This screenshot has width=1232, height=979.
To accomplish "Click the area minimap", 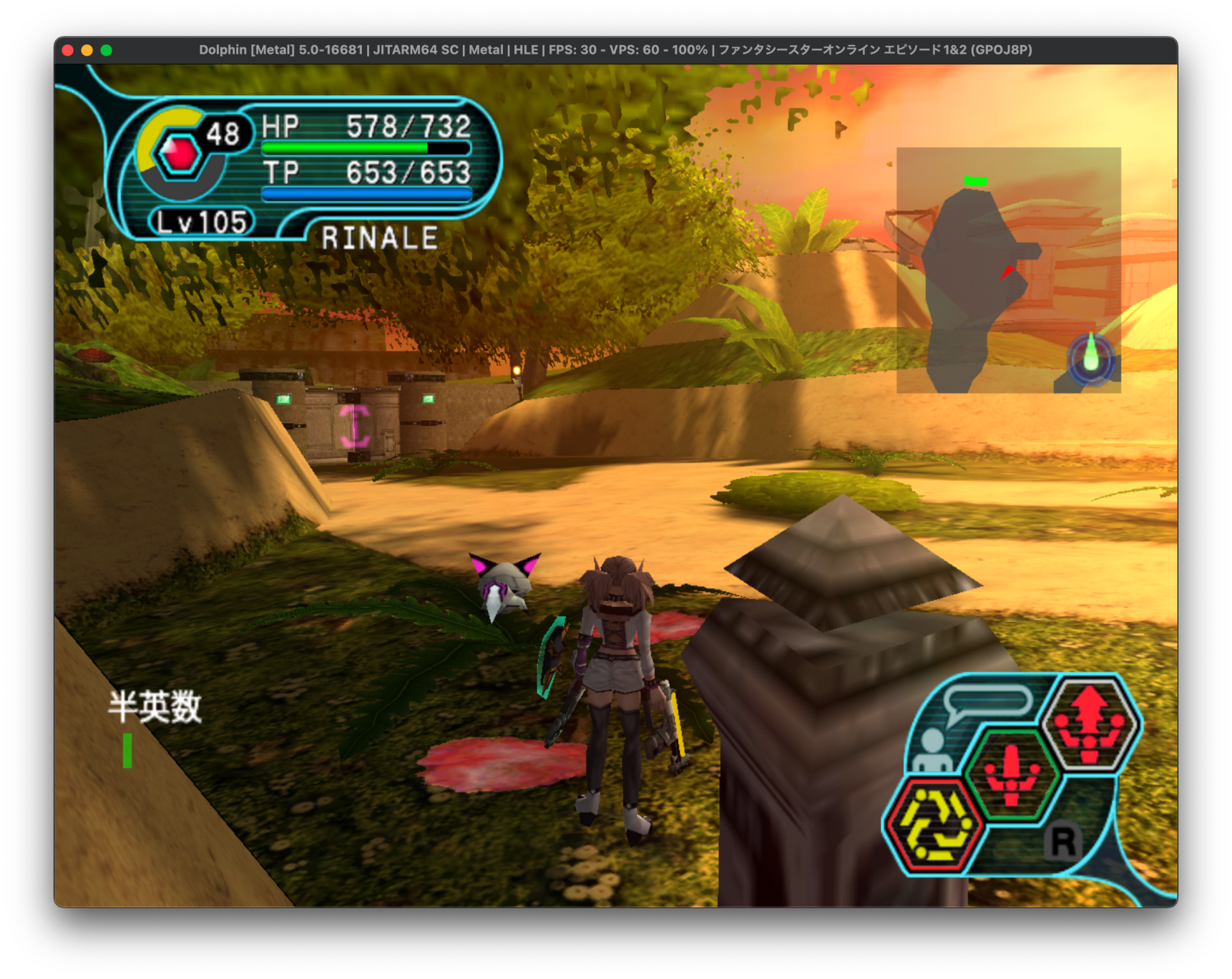I will (x=1007, y=270).
